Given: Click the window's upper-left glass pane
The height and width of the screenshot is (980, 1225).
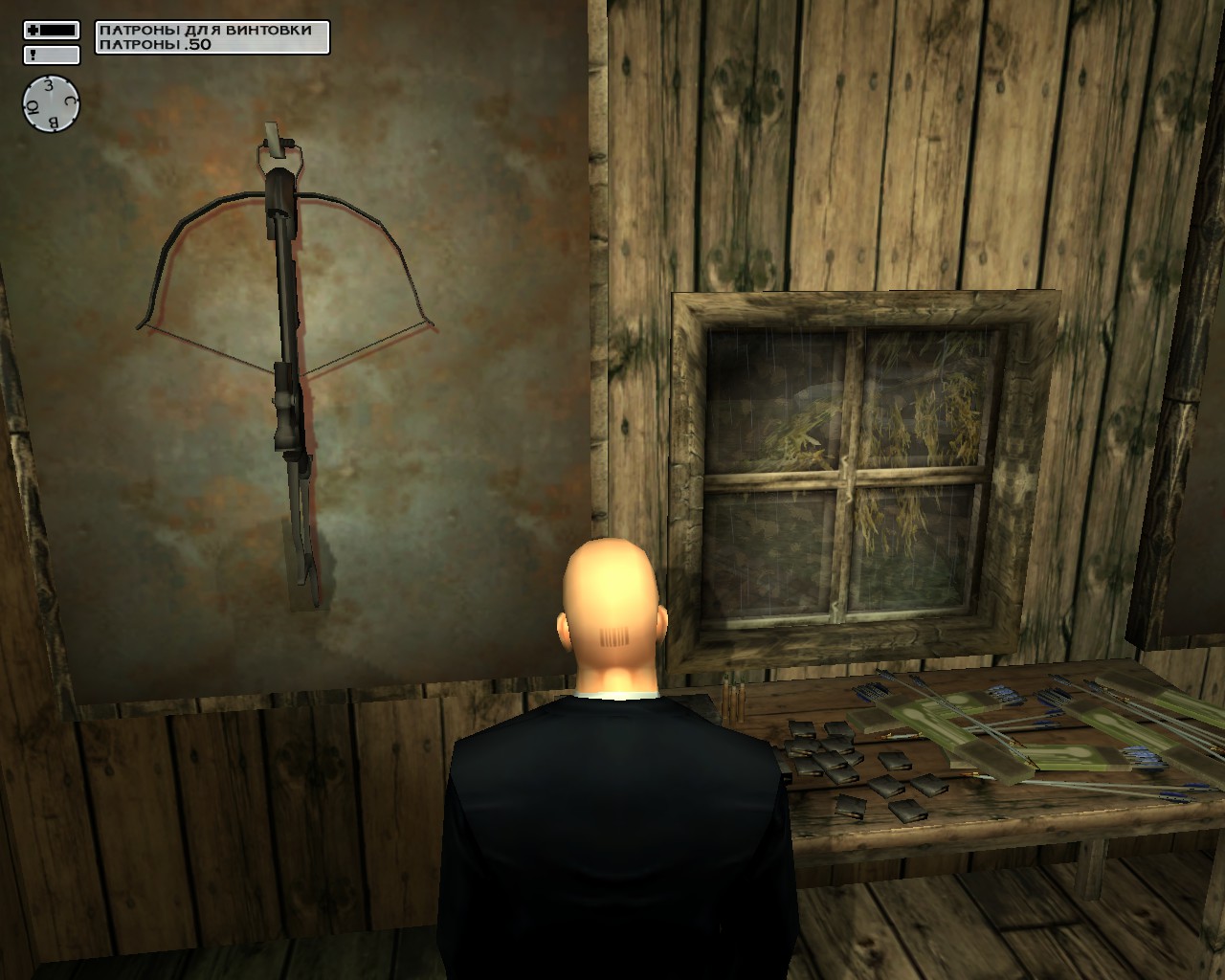Looking at the screenshot, I should pyautogui.click(x=775, y=402).
